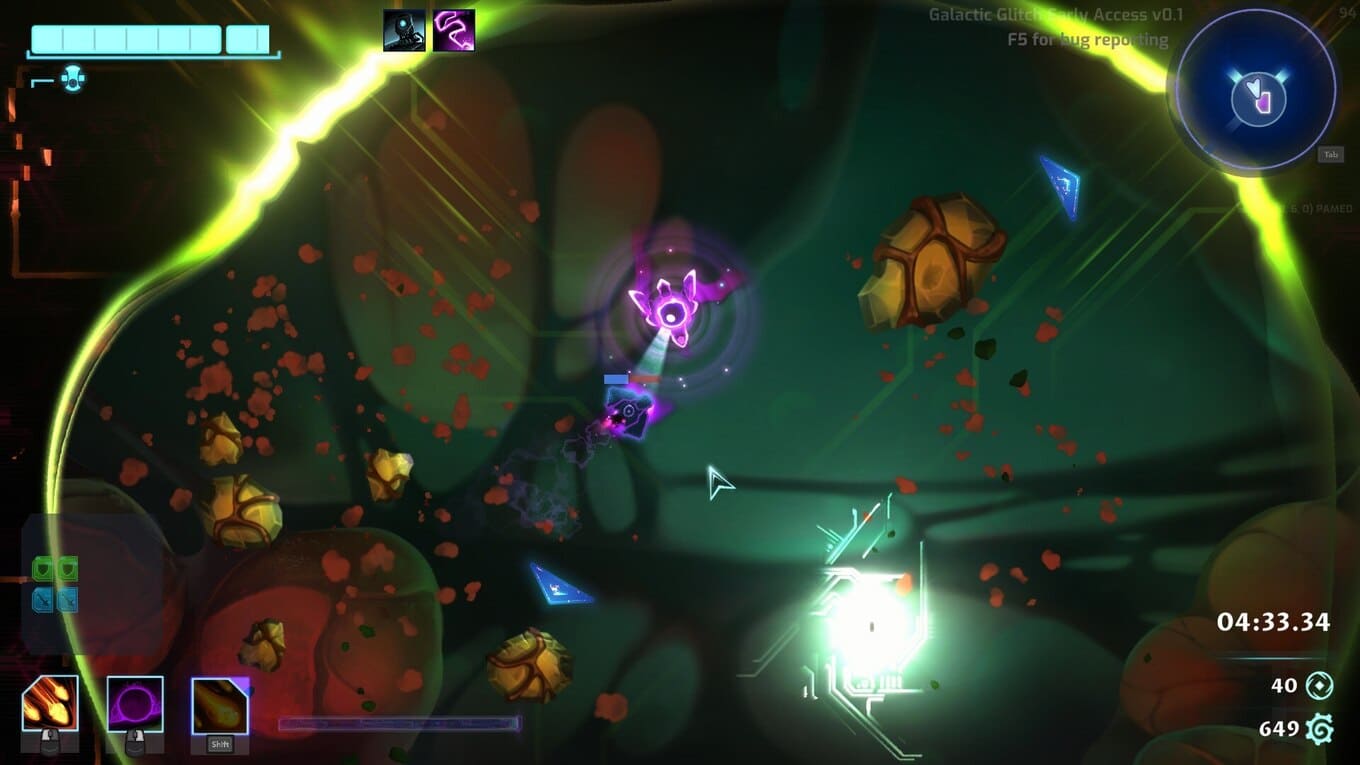Select the purple lightning squiggle perk icon
This screenshot has height=765, width=1360.
[454, 30]
